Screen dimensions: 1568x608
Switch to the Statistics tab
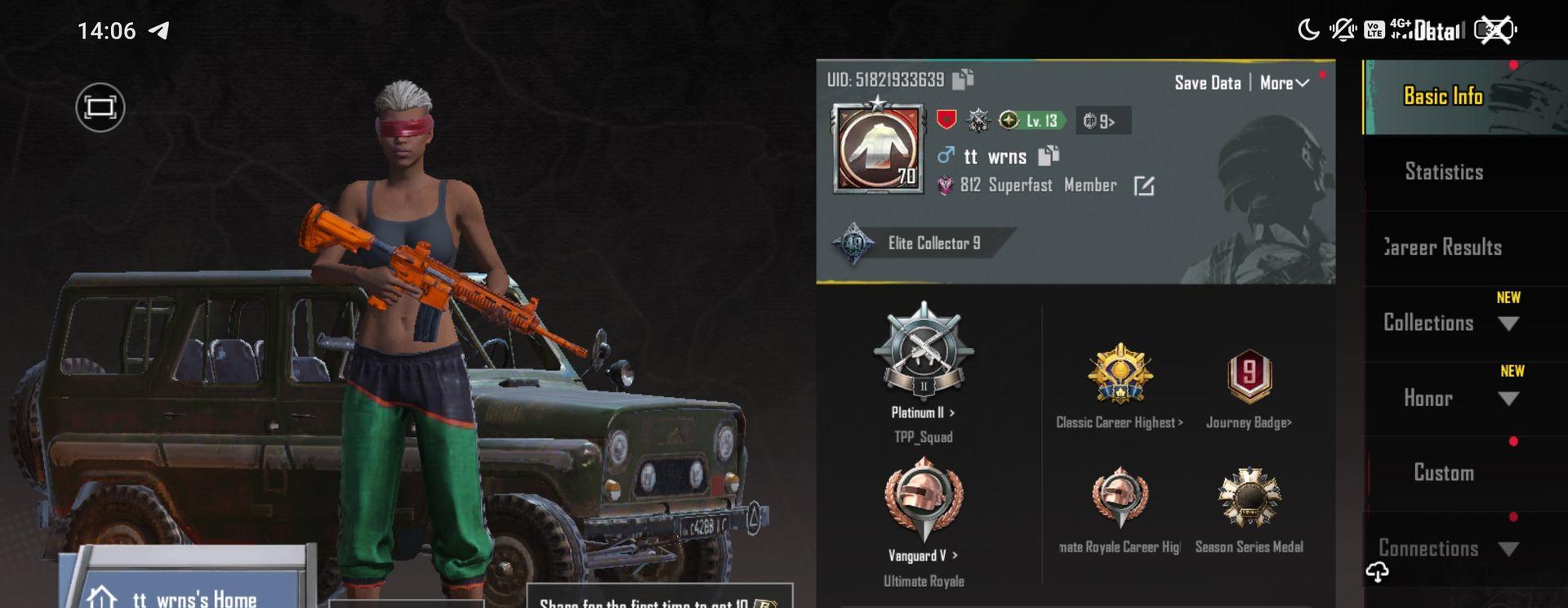tap(1443, 172)
